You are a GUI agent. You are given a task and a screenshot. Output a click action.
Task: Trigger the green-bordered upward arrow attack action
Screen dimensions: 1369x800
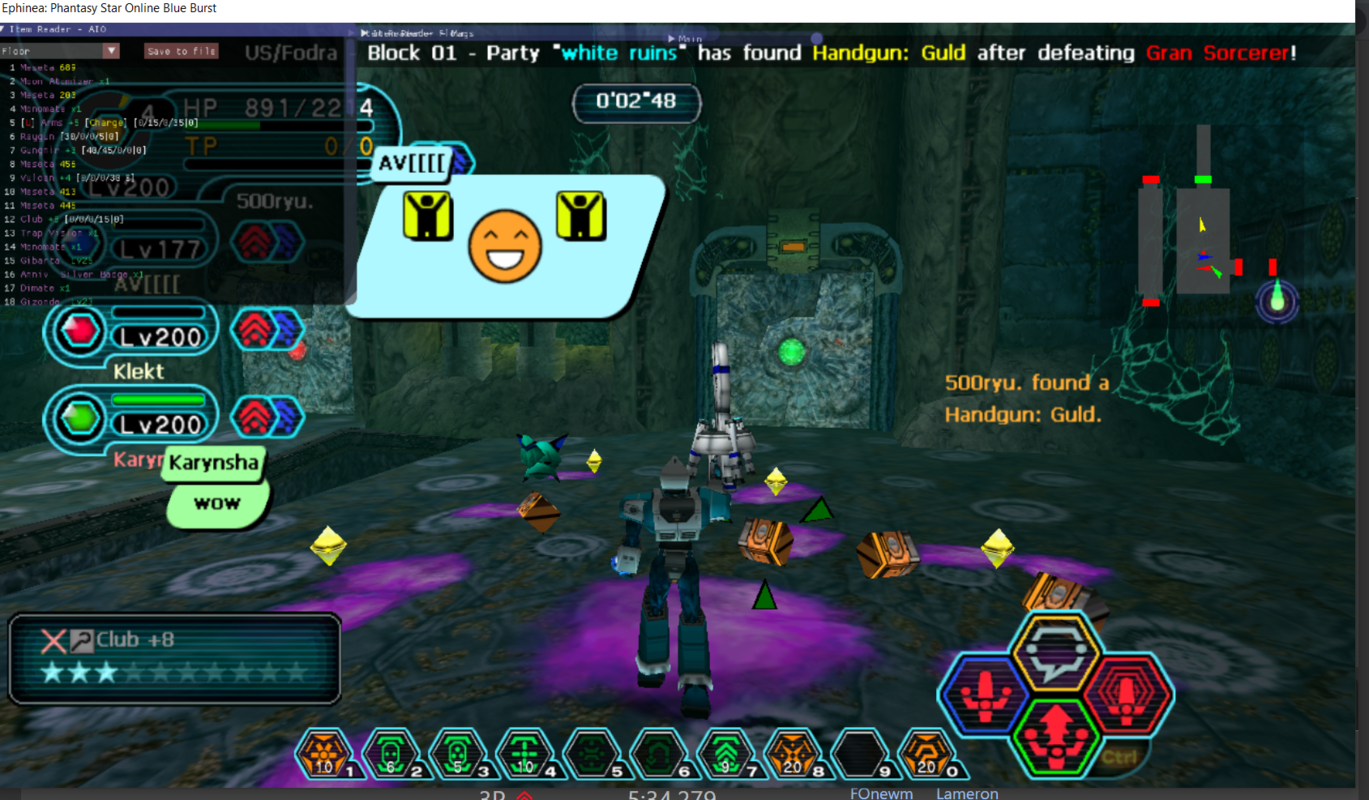pos(1055,735)
